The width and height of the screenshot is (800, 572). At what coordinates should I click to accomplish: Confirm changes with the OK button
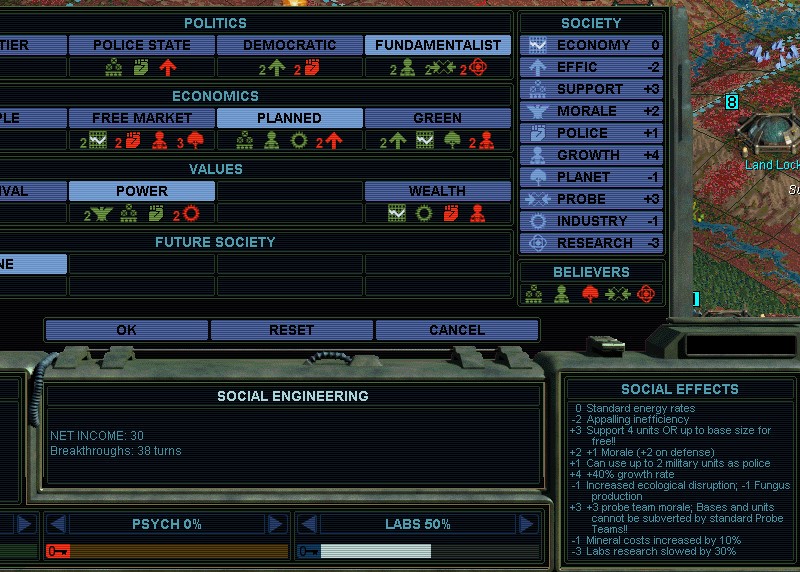pyautogui.click(x=126, y=330)
